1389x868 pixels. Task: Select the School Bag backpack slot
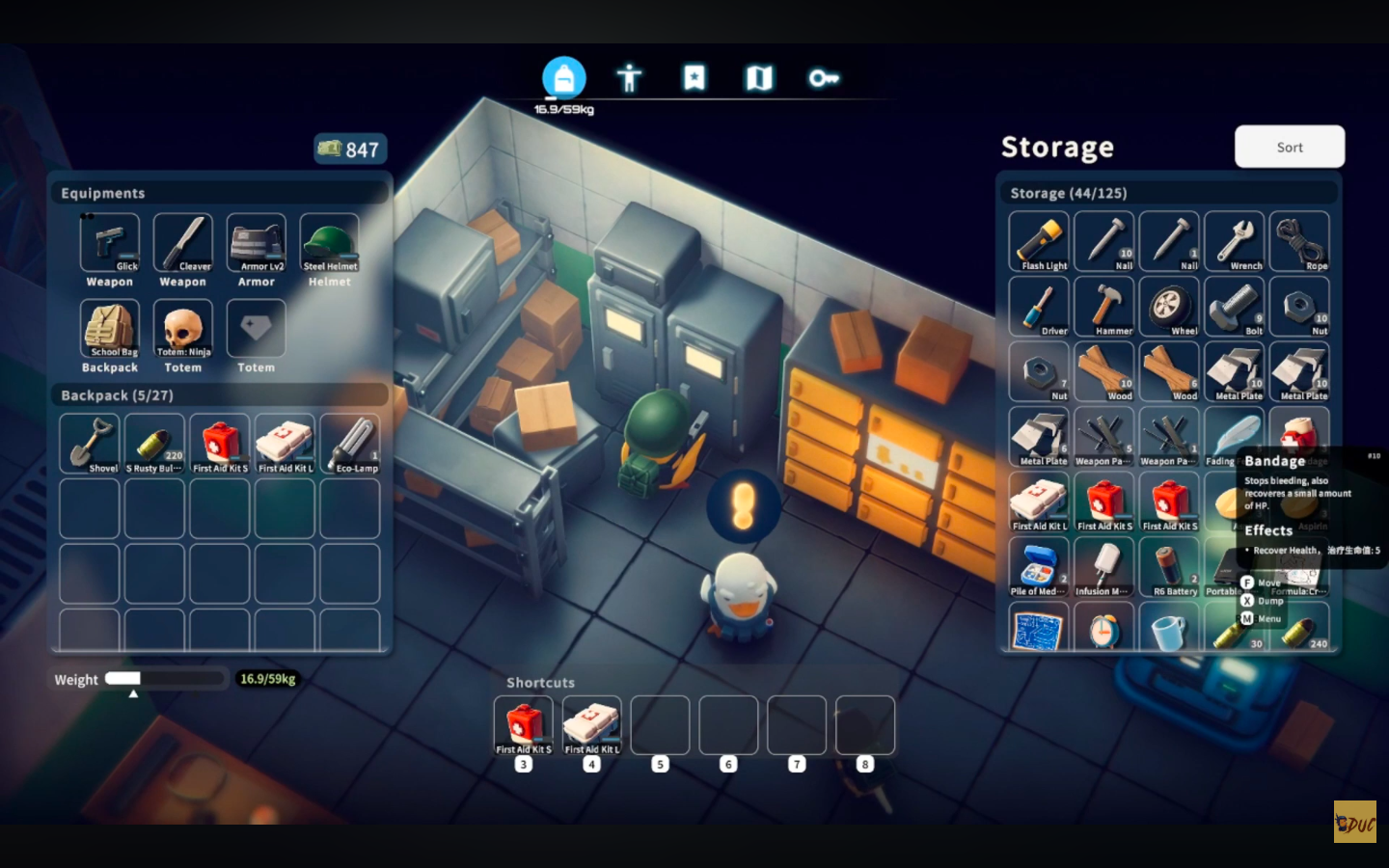pyautogui.click(x=110, y=329)
